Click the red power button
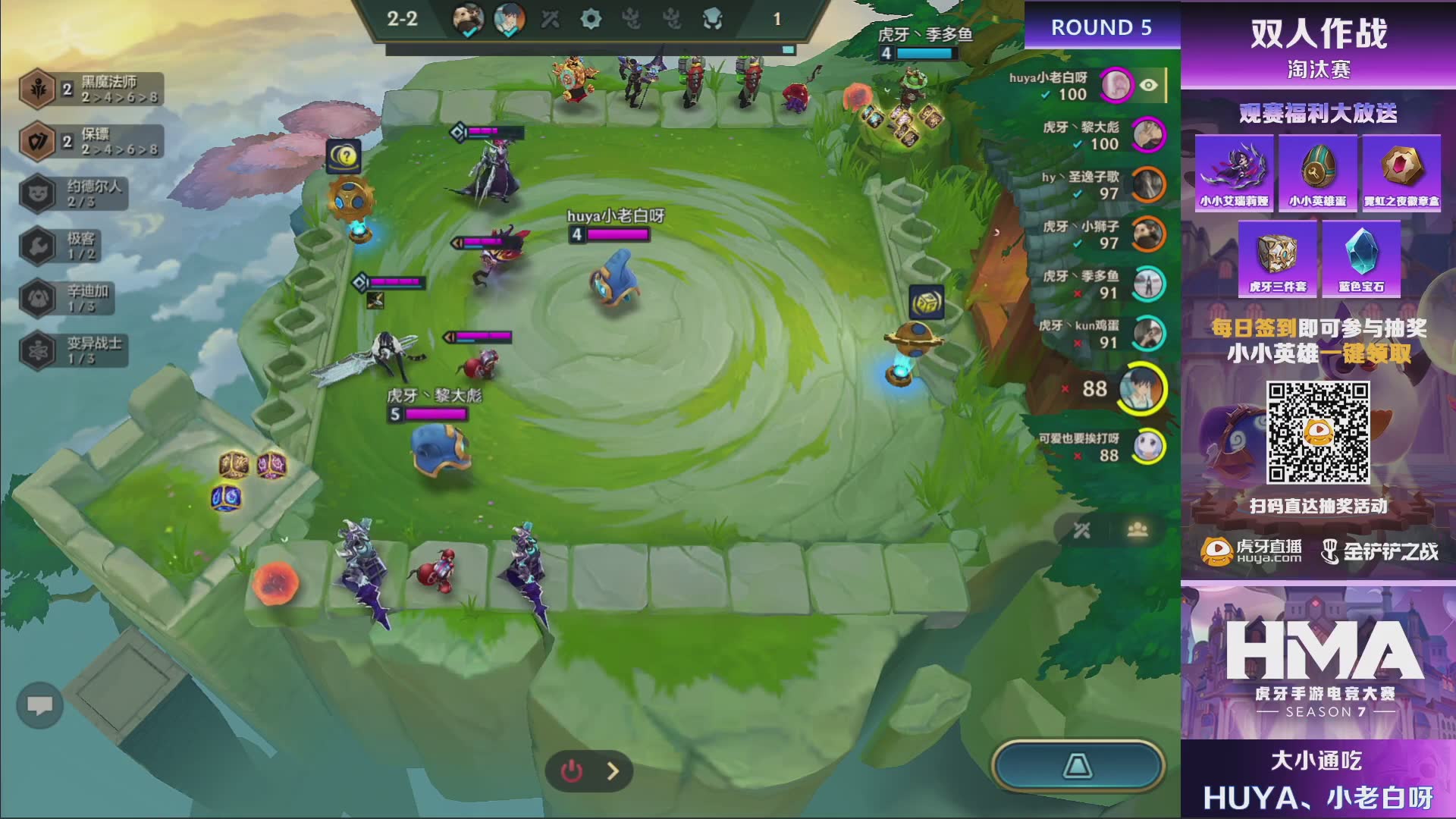 572,771
